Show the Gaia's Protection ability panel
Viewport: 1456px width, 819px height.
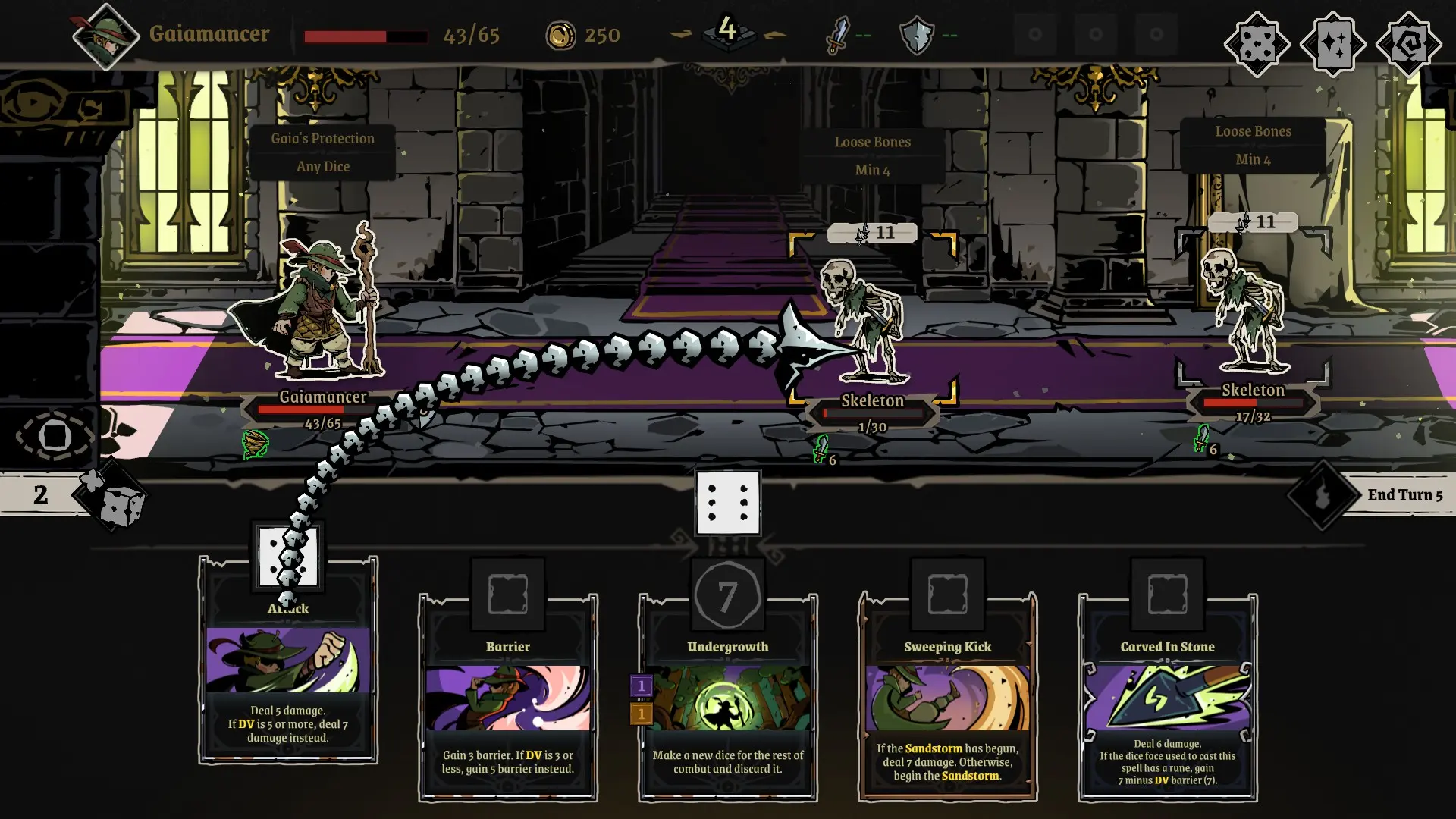[x=323, y=152]
